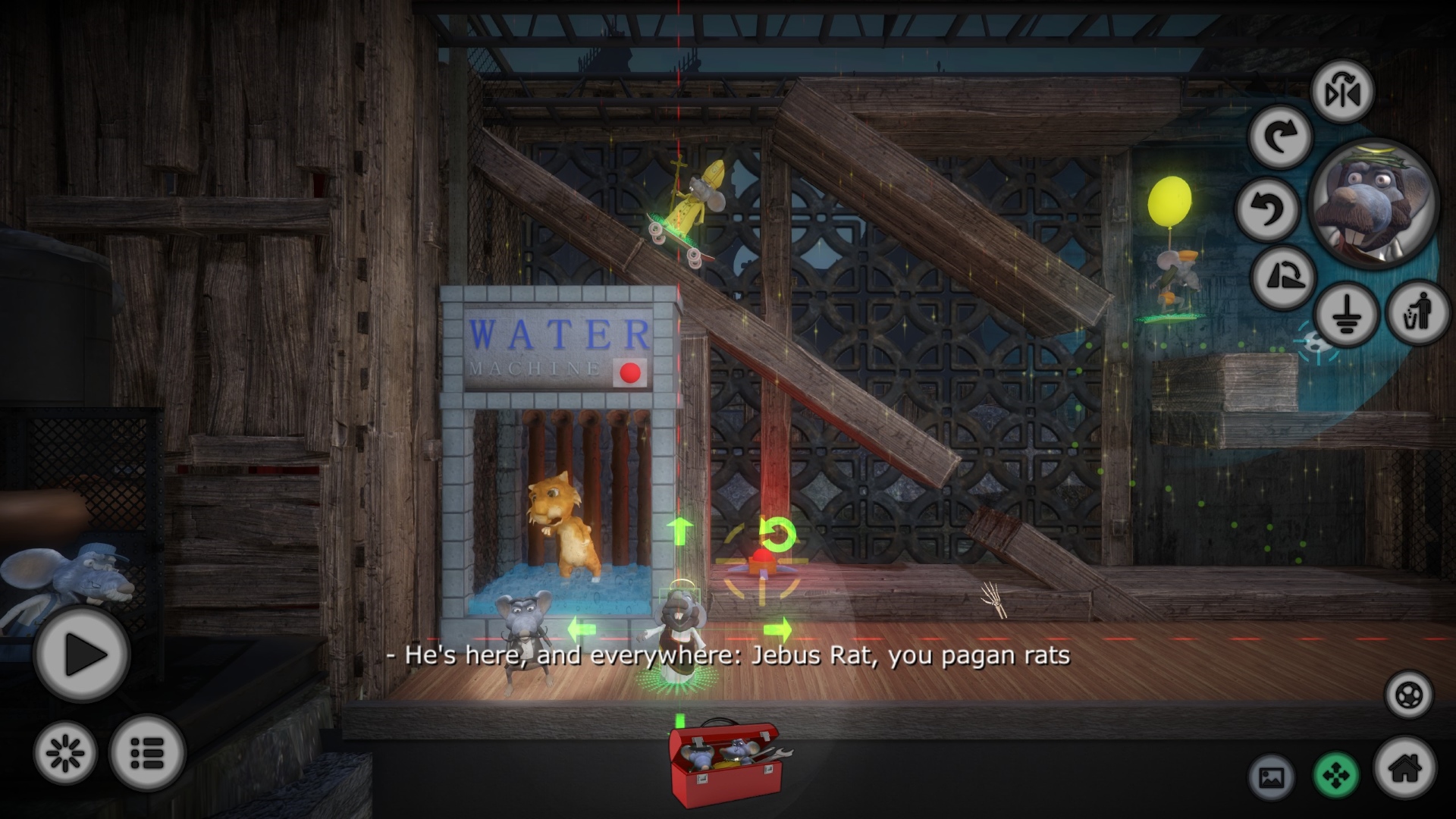
Task: Click the green up arrow move handle
Action: 680,530
